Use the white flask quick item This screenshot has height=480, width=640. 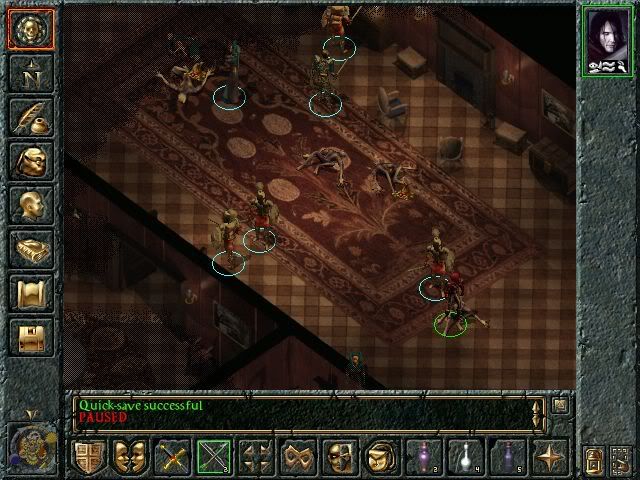click(464, 457)
